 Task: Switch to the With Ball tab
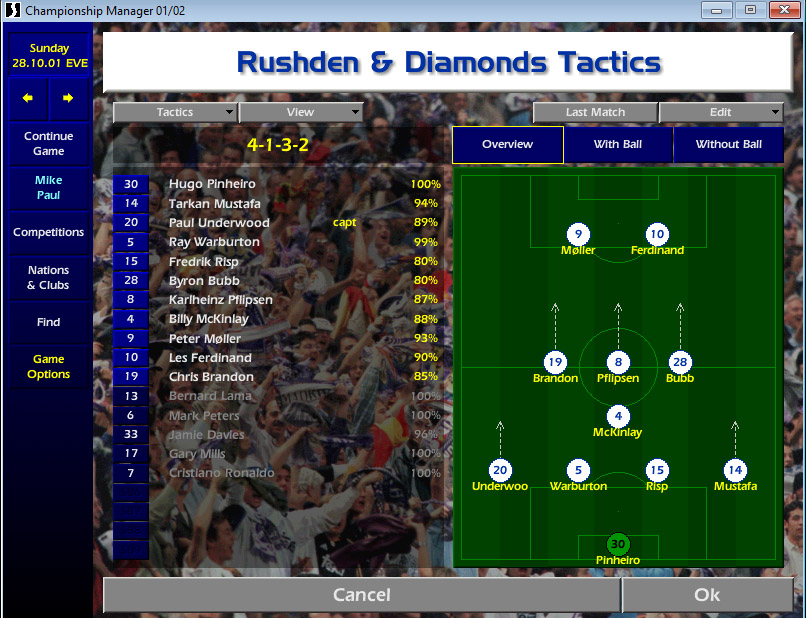(x=618, y=144)
